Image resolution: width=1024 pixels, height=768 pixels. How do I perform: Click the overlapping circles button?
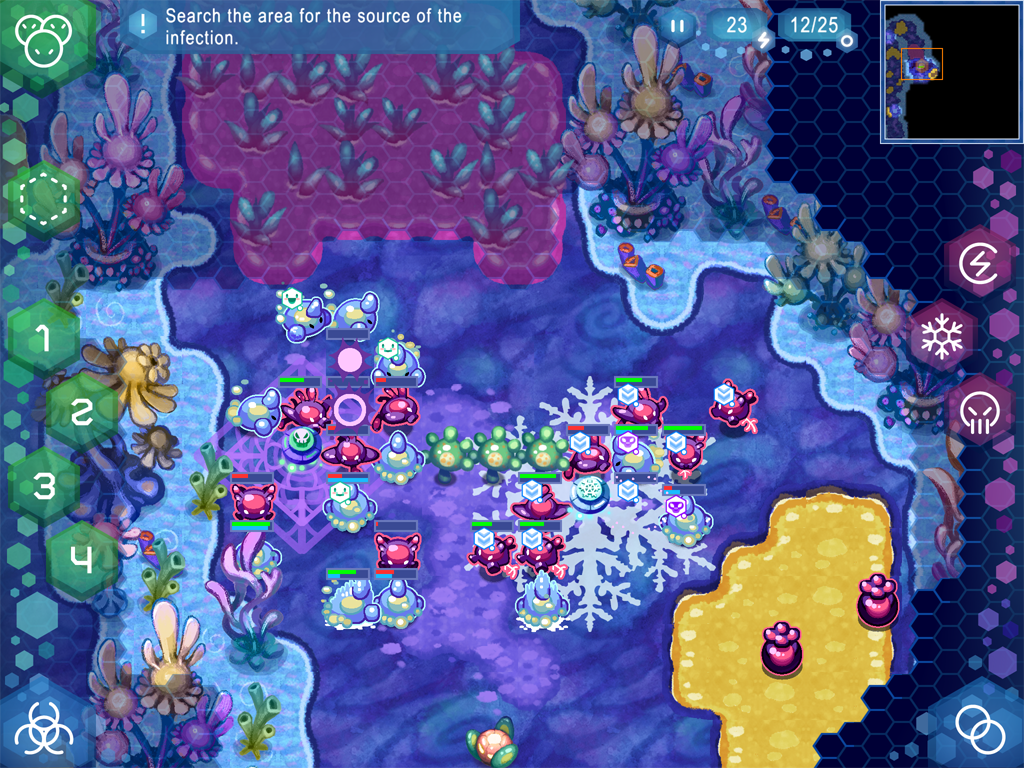pos(979,728)
